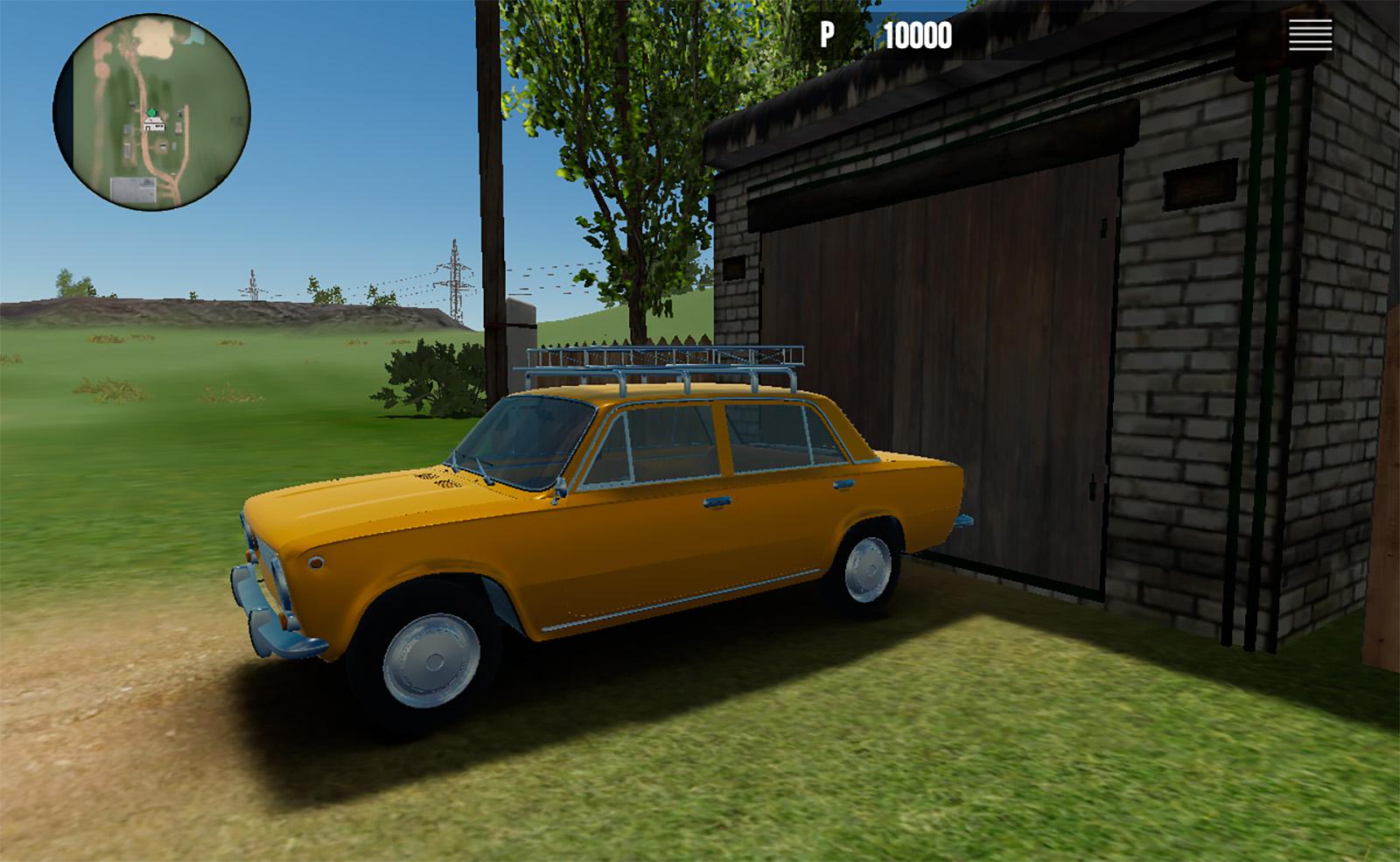Open the hamburger menu icon
This screenshot has width=1400, height=862.
coord(1310,36)
